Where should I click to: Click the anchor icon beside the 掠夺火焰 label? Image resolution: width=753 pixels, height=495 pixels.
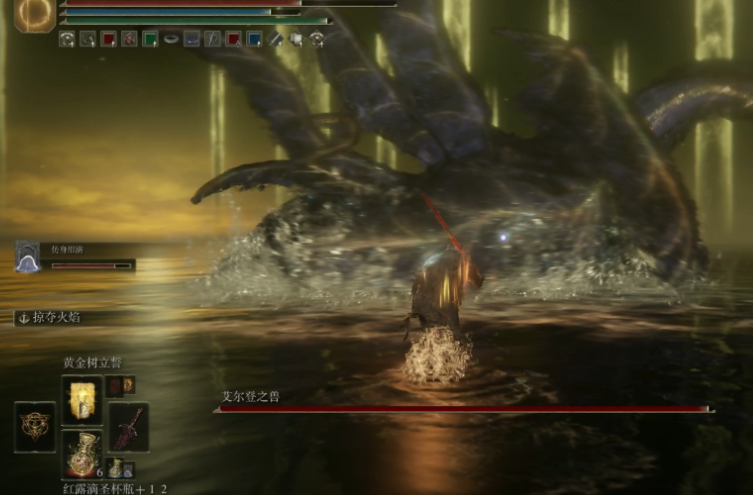[22, 317]
